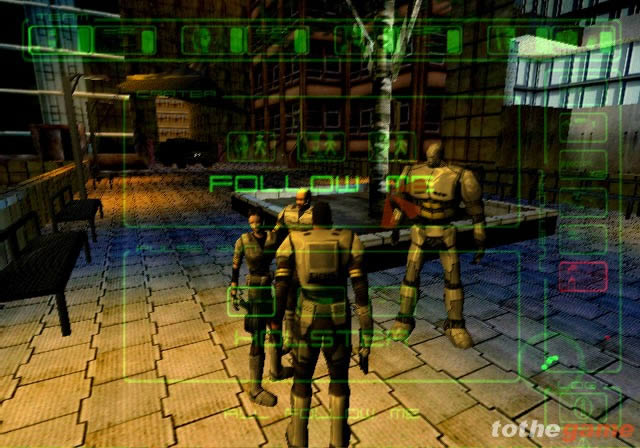Choose the HOLSTER command
The height and width of the screenshot is (448, 640).
pos(320,340)
